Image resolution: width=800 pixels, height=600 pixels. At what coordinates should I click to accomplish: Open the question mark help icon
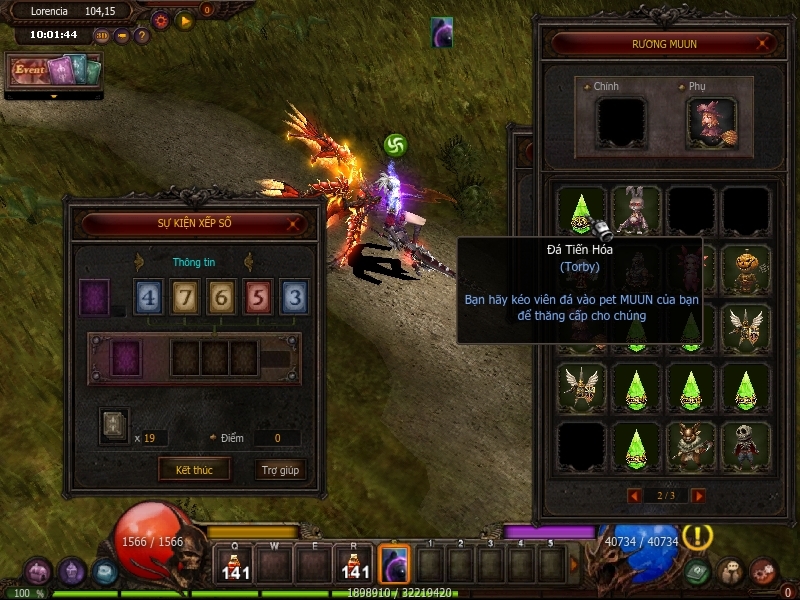(142, 36)
